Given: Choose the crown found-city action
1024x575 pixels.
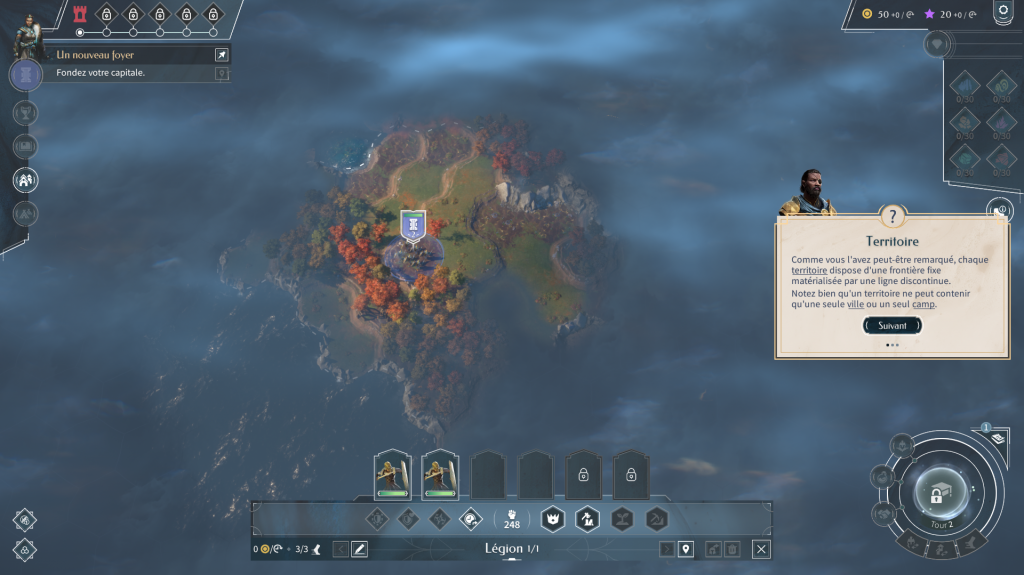Looking at the screenshot, I should tap(553, 518).
